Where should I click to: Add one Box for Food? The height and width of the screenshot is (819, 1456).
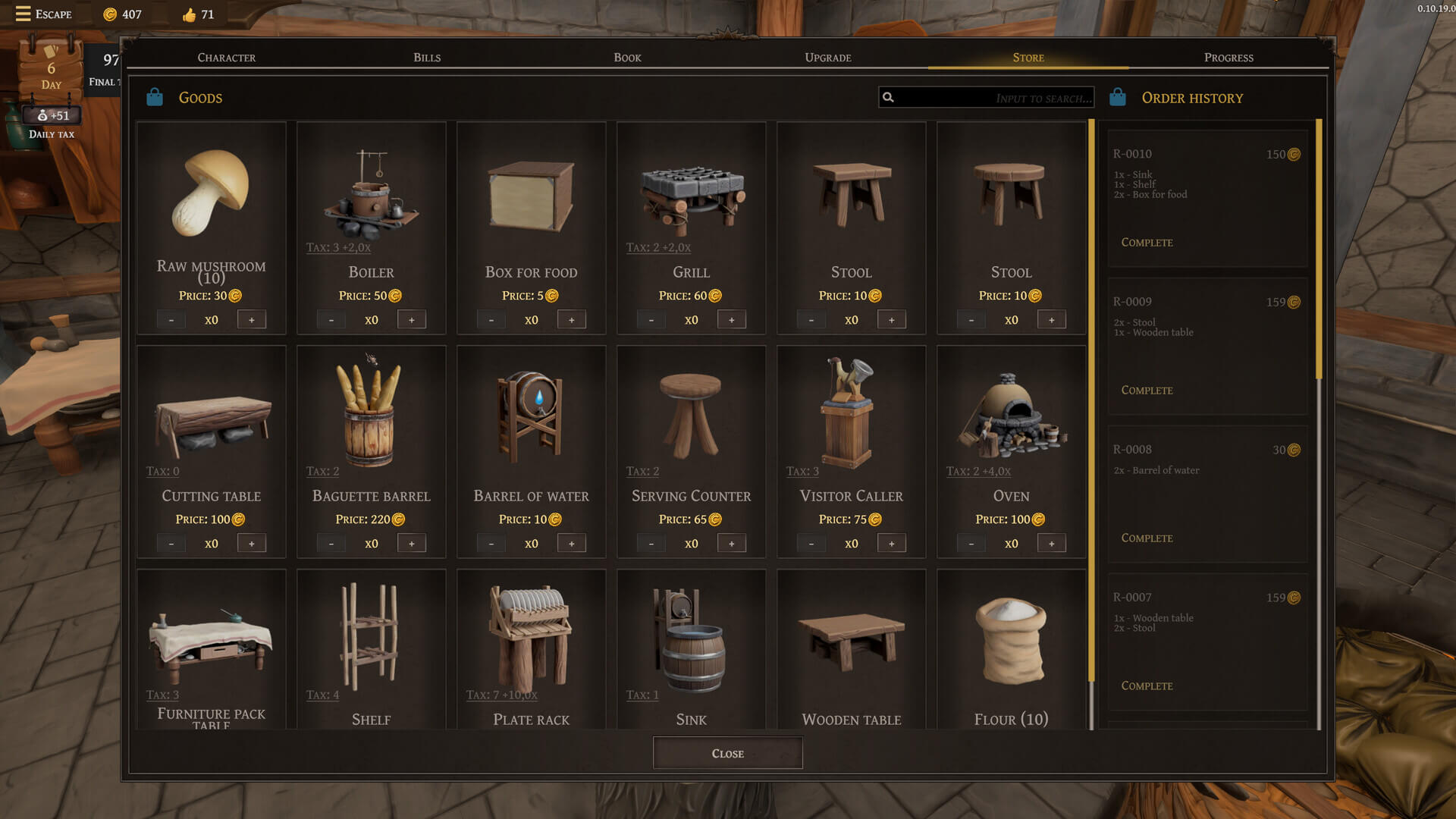[572, 320]
